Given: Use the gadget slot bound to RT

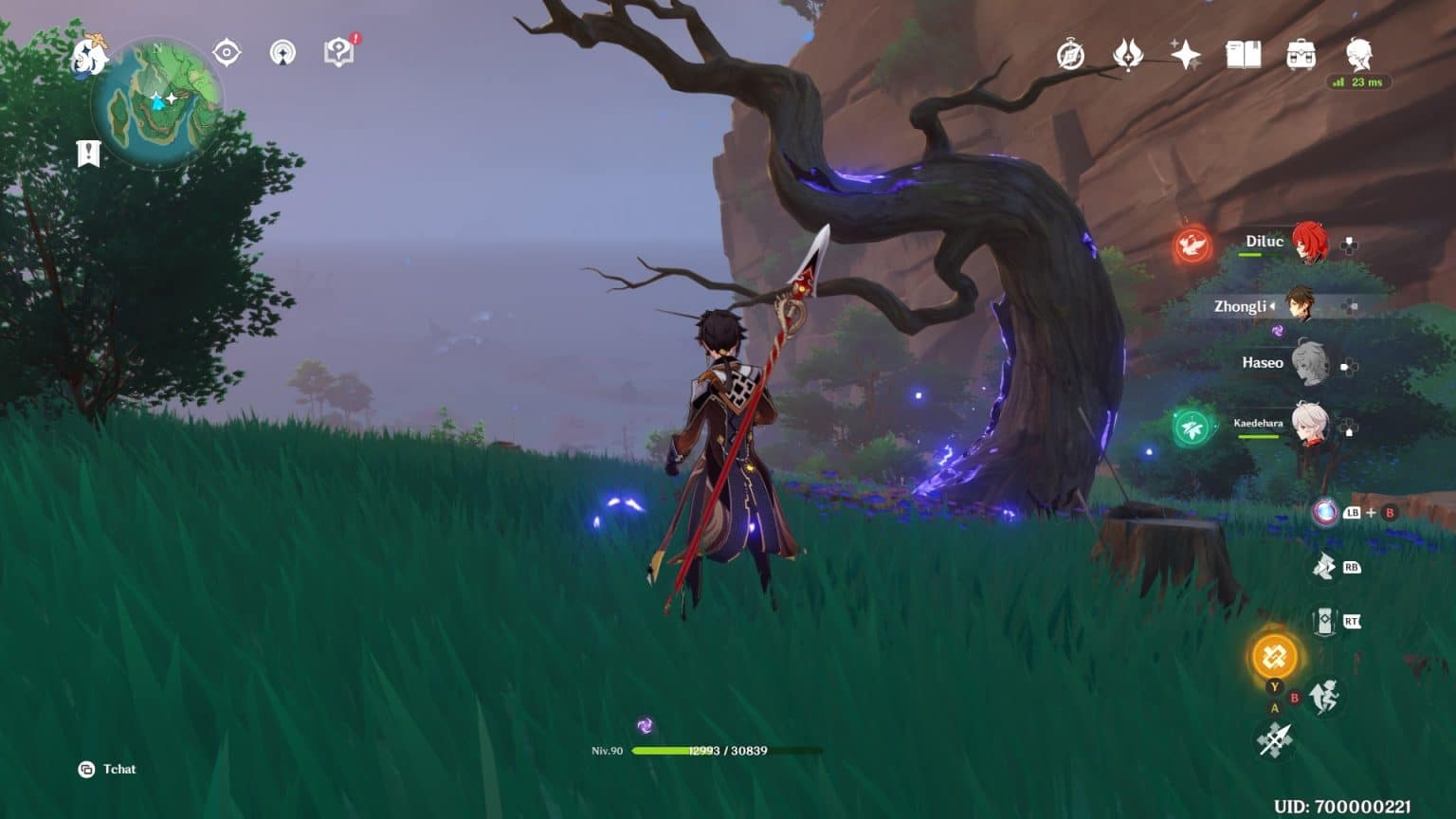Looking at the screenshot, I should click(1323, 618).
